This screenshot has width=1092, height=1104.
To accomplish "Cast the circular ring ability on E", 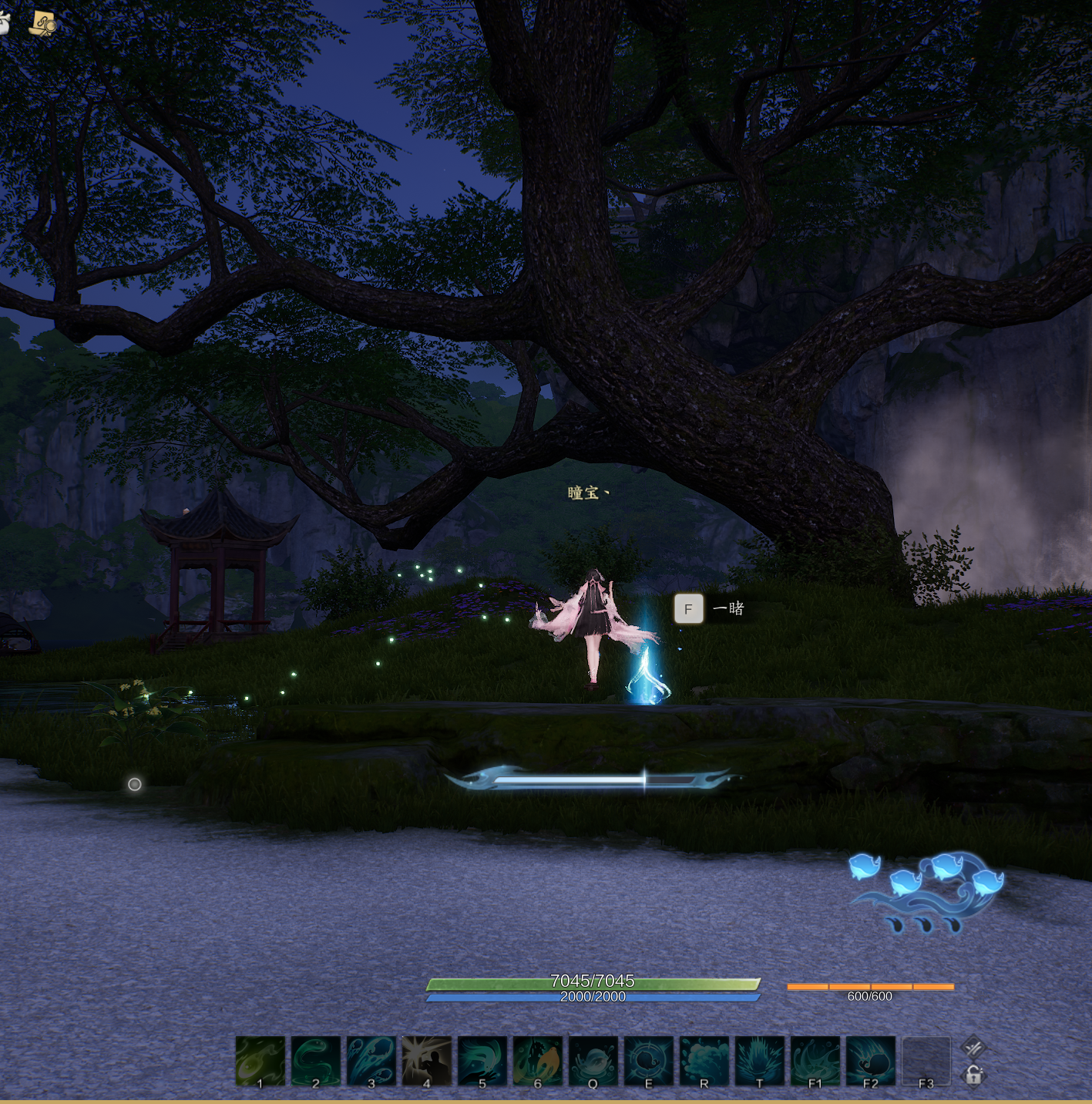I will coord(649,1061).
